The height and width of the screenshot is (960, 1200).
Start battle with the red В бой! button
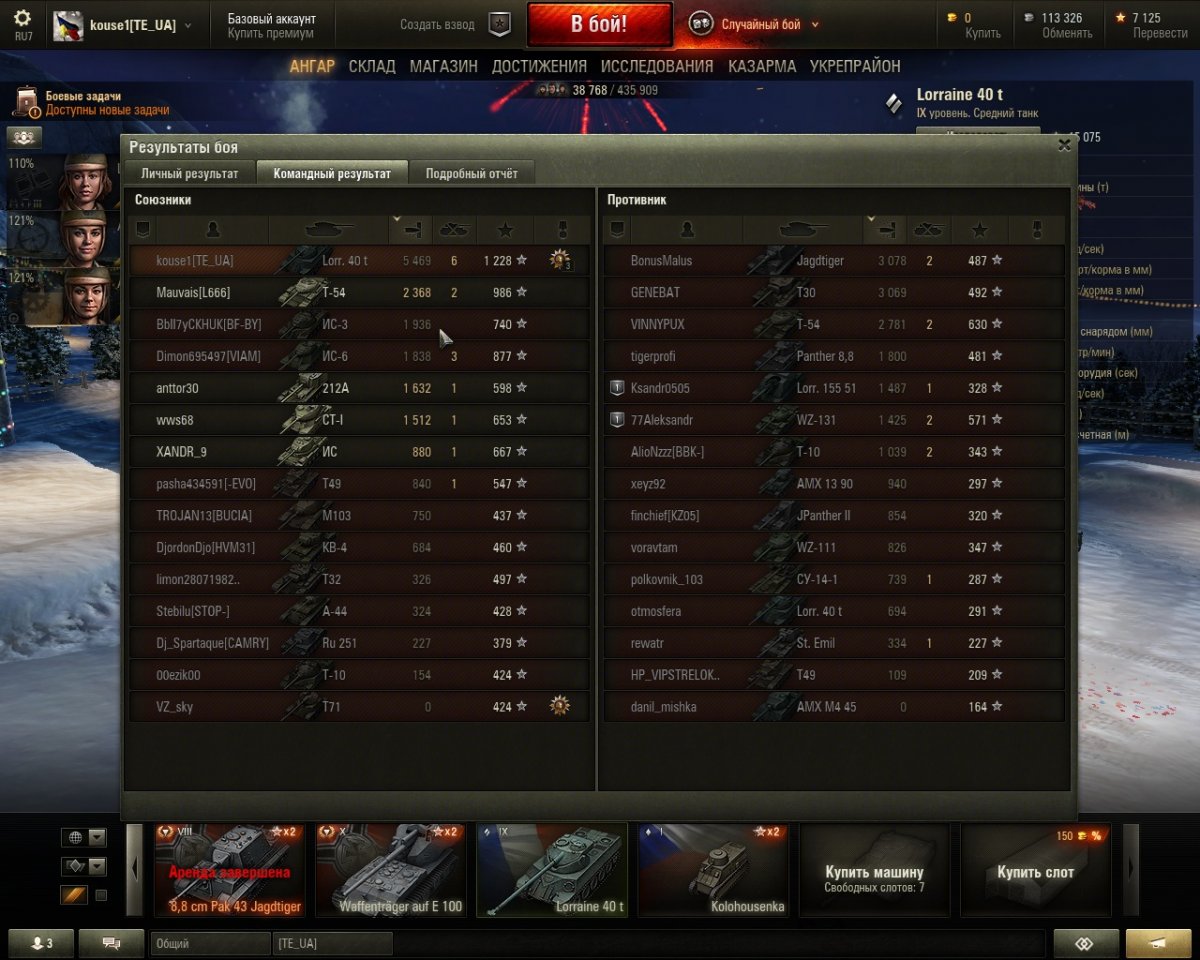tap(599, 24)
